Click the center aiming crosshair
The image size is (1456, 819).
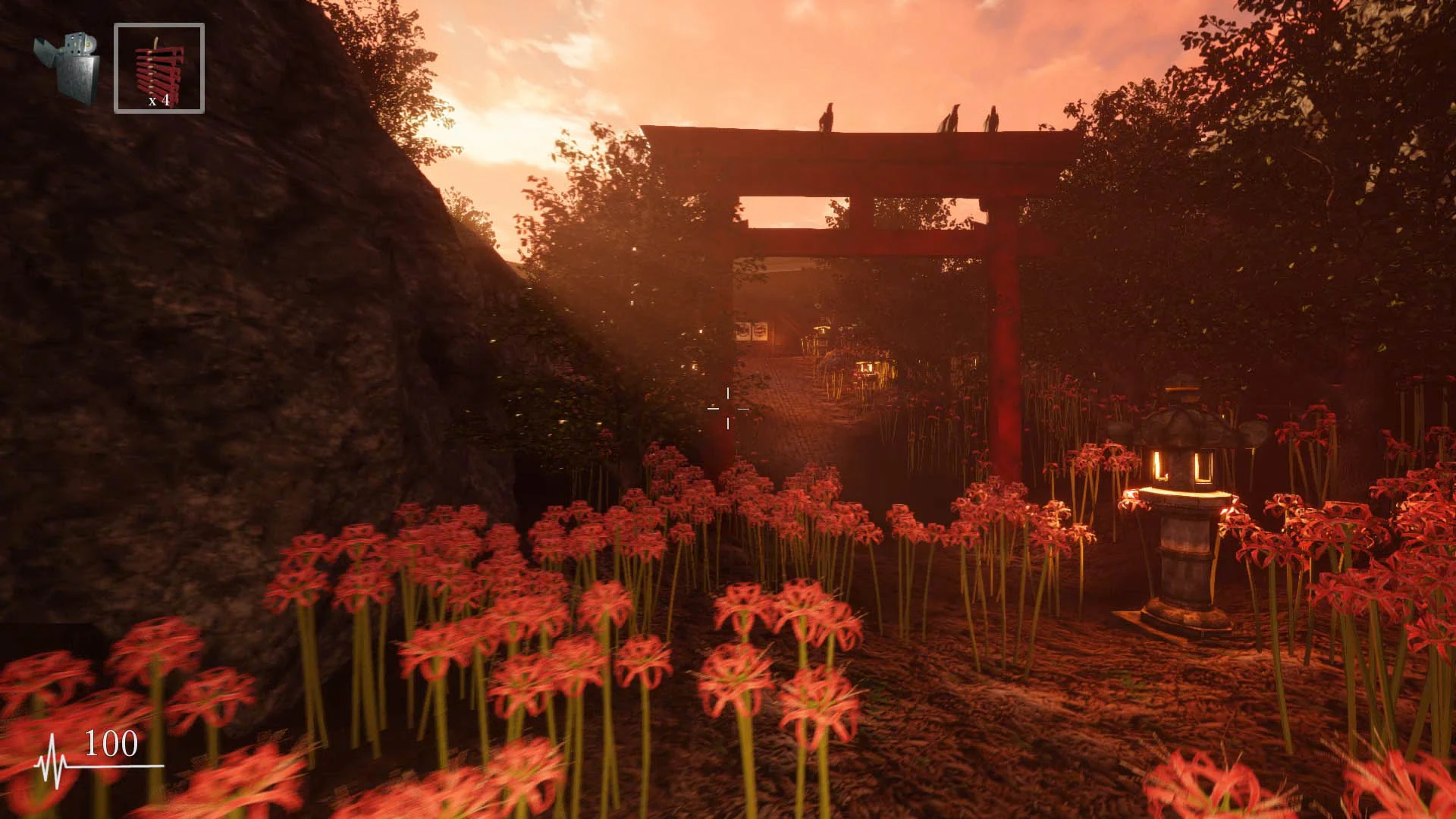coord(728,409)
